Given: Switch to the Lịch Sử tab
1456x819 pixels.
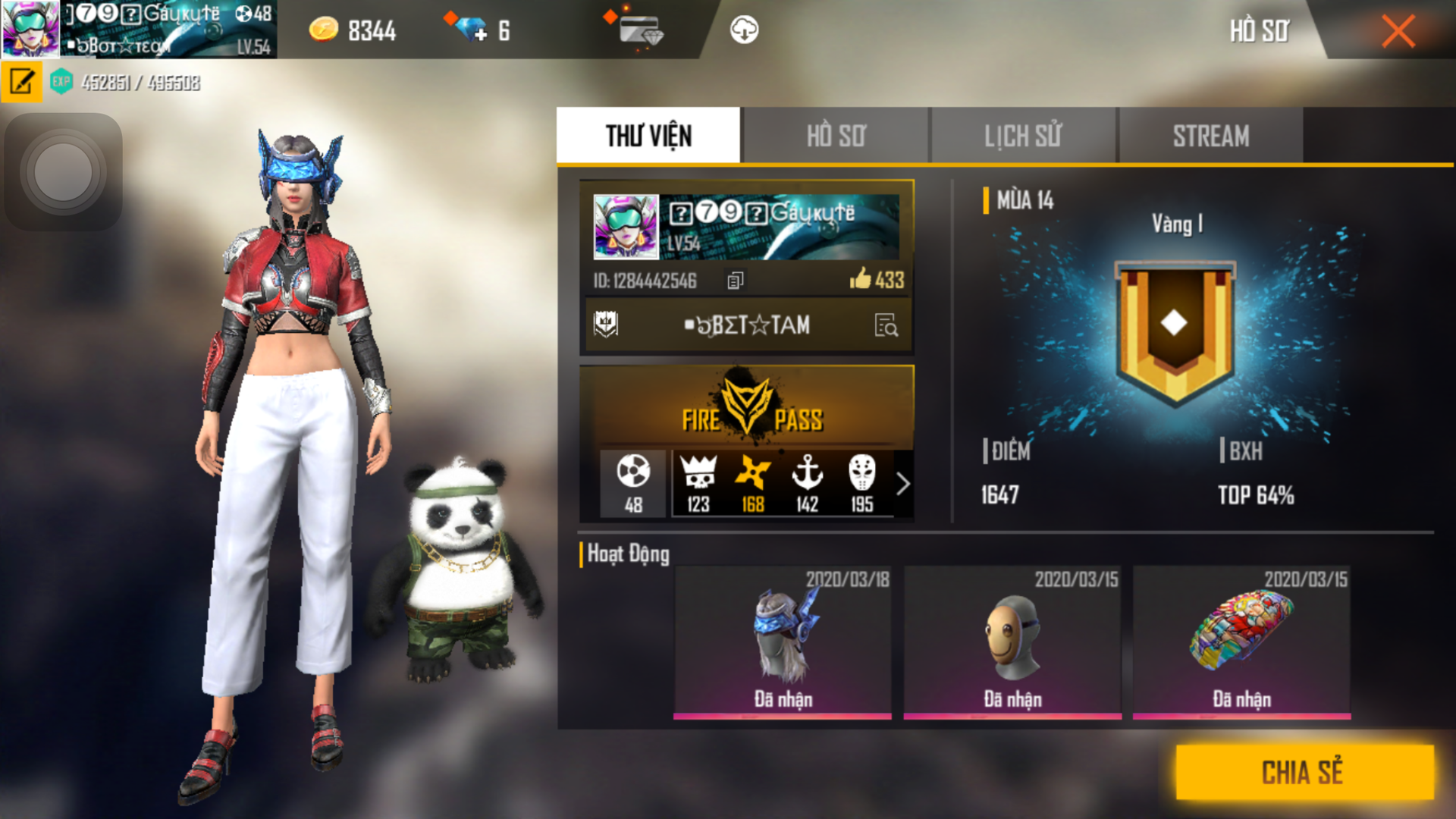Looking at the screenshot, I should [x=1023, y=136].
